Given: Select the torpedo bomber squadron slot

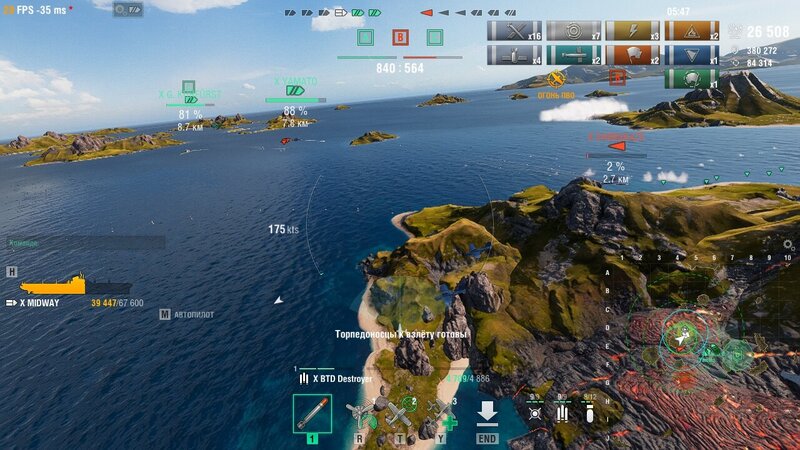Looking at the screenshot, I should 312,414.
